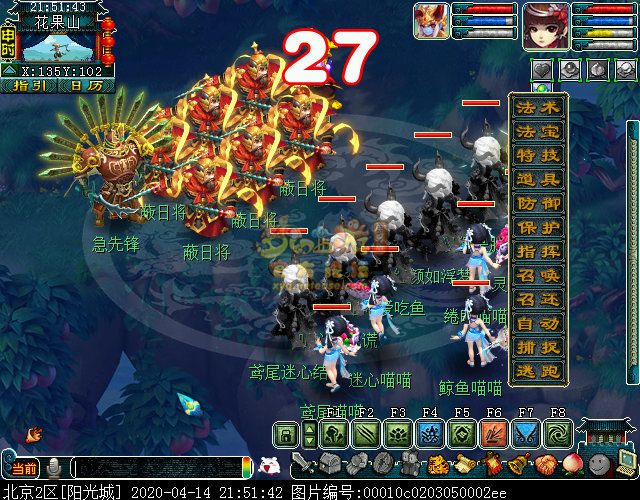This screenshot has height=500, width=640.
Task: Select the 特技 special skill command
Action: (x=539, y=155)
